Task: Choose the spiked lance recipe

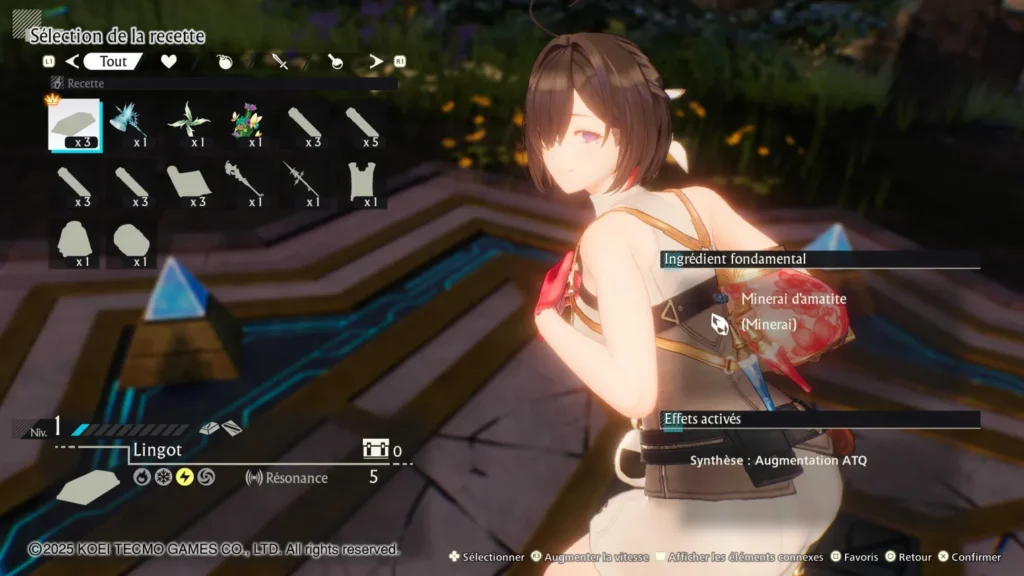Action: 303,183
